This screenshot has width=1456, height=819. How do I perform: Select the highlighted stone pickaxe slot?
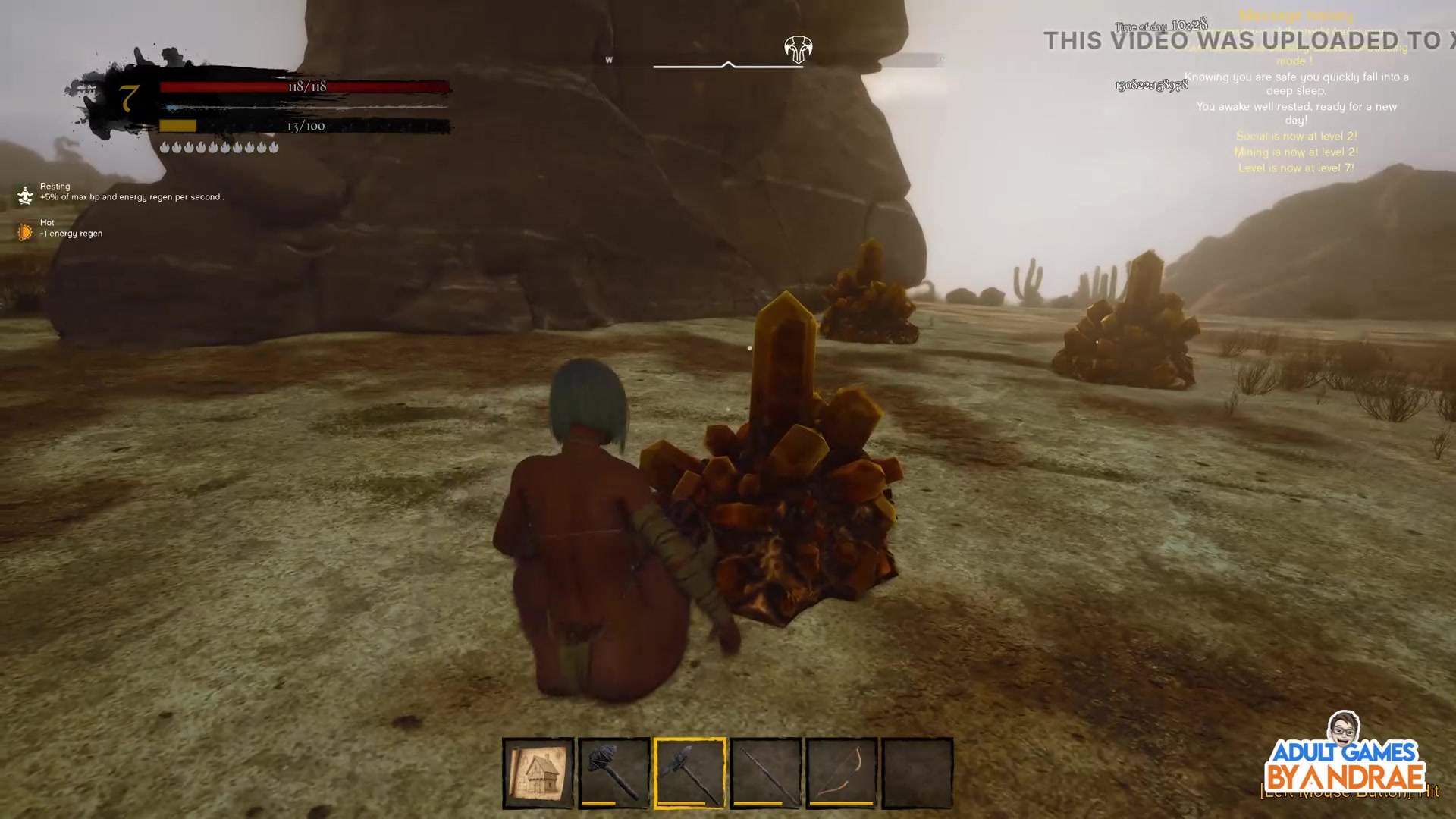click(689, 773)
